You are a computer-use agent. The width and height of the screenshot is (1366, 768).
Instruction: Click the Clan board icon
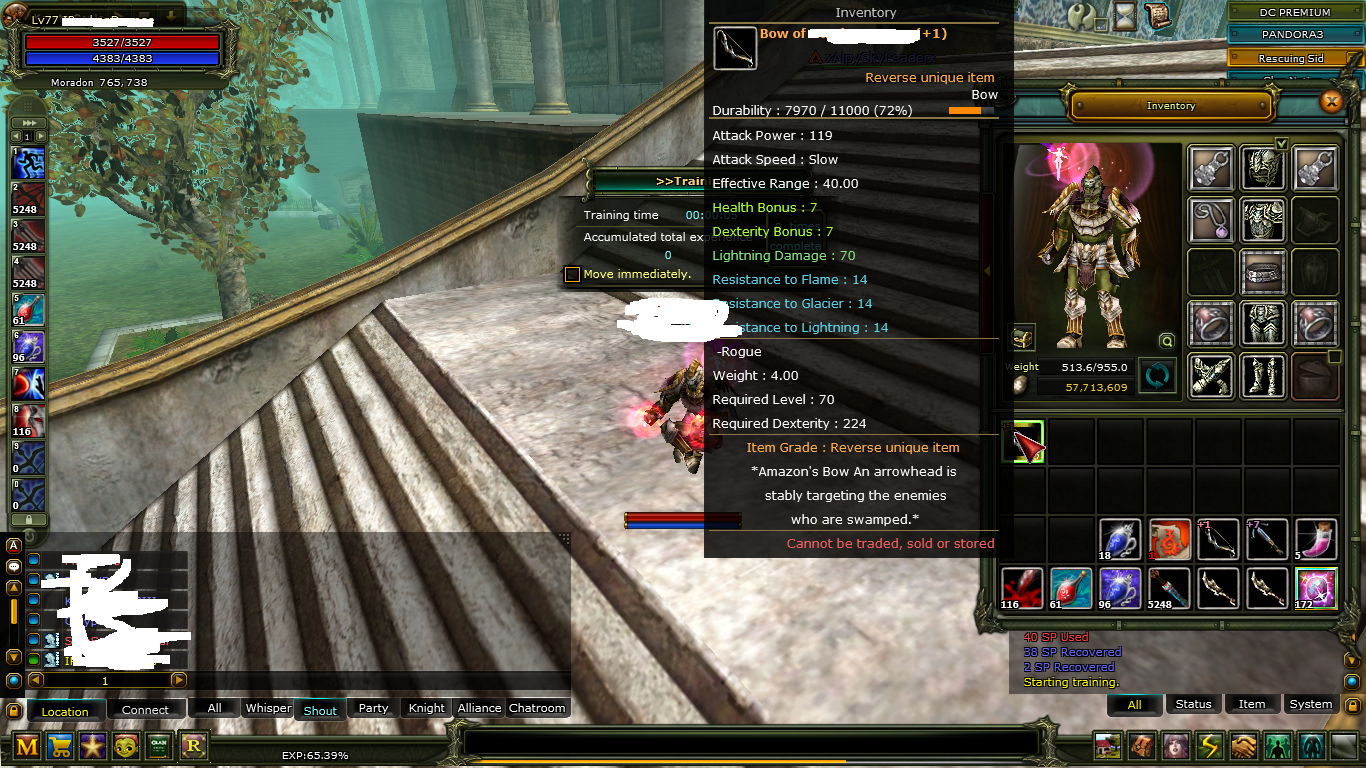tap(159, 746)
